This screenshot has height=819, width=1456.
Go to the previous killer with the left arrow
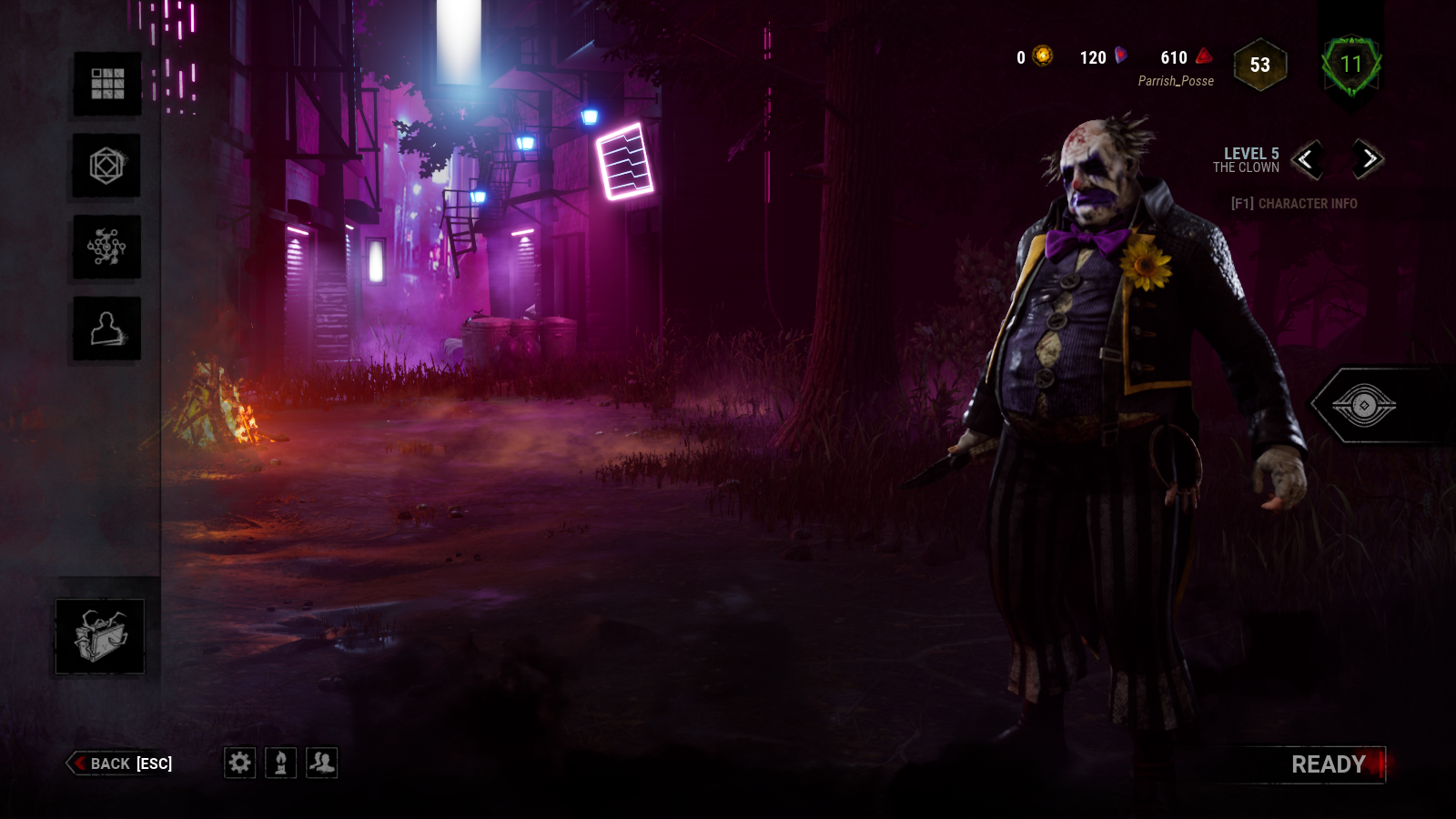[x=1308, y=161]
